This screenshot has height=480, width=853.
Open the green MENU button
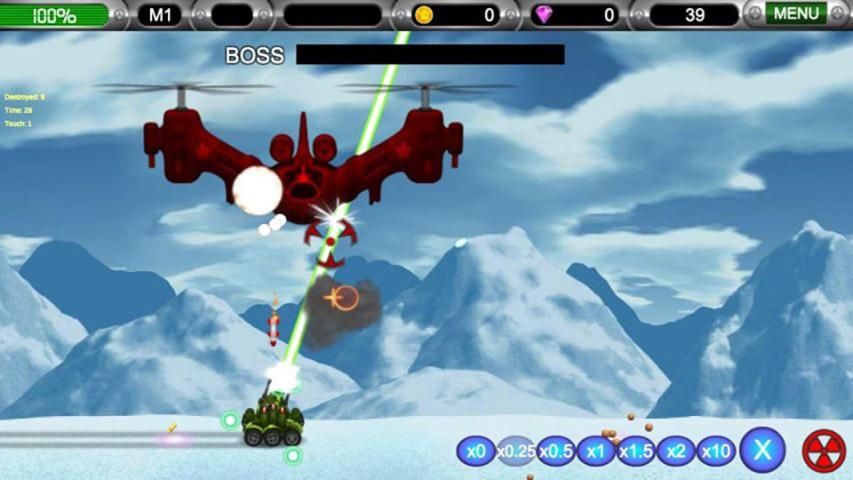(796, 14)
